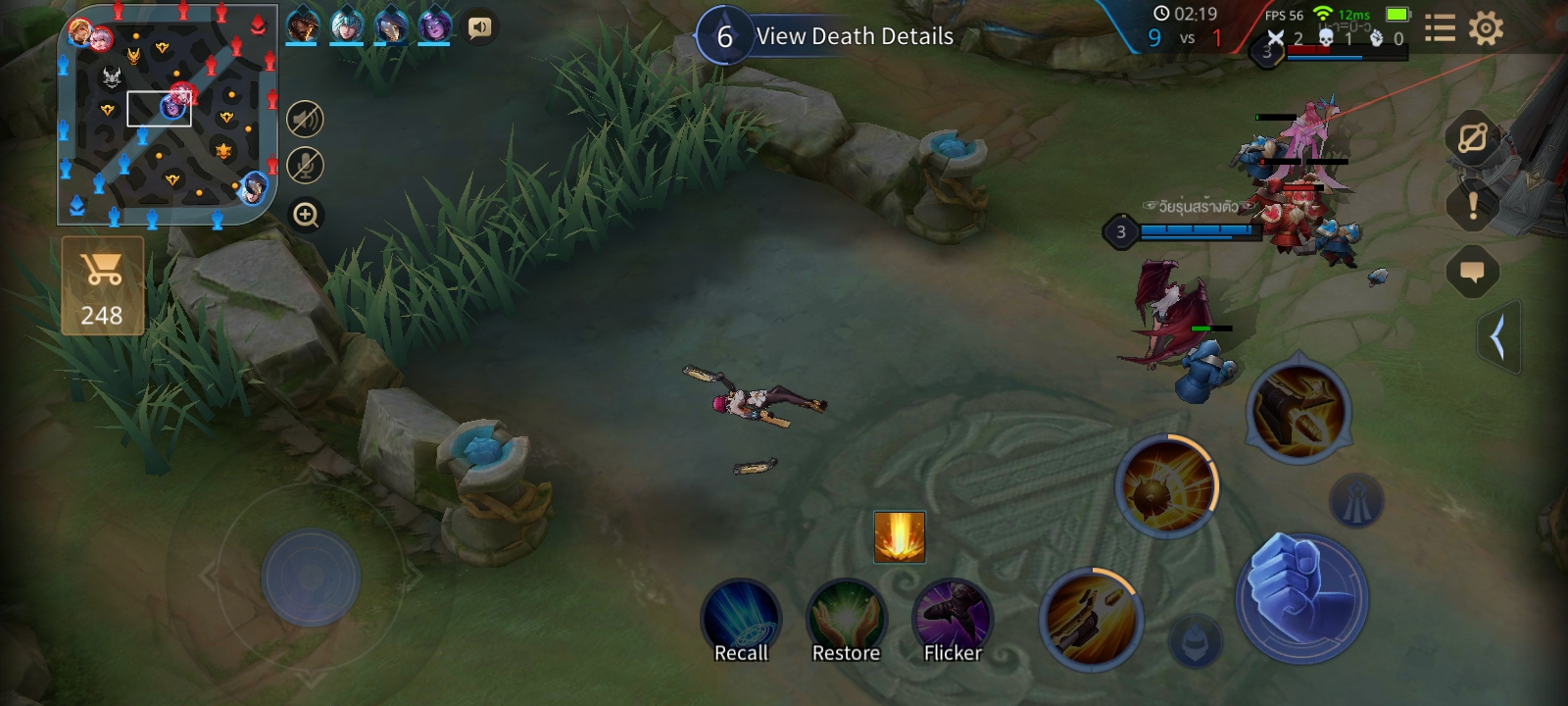The width and height of the screenshot is (1568, 706).
Task: Tap the fist basic attack button
Action: (x=1301, y=597)
